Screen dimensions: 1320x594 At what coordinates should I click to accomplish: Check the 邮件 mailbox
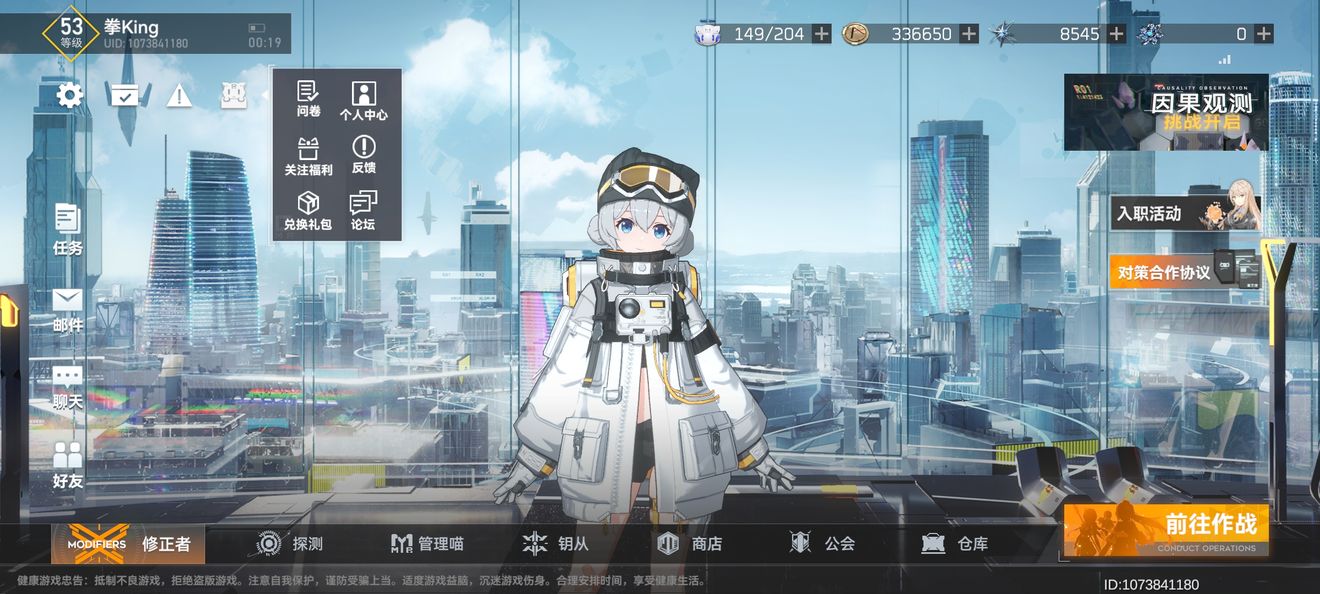pyautogui.click(x=68, y=310)
